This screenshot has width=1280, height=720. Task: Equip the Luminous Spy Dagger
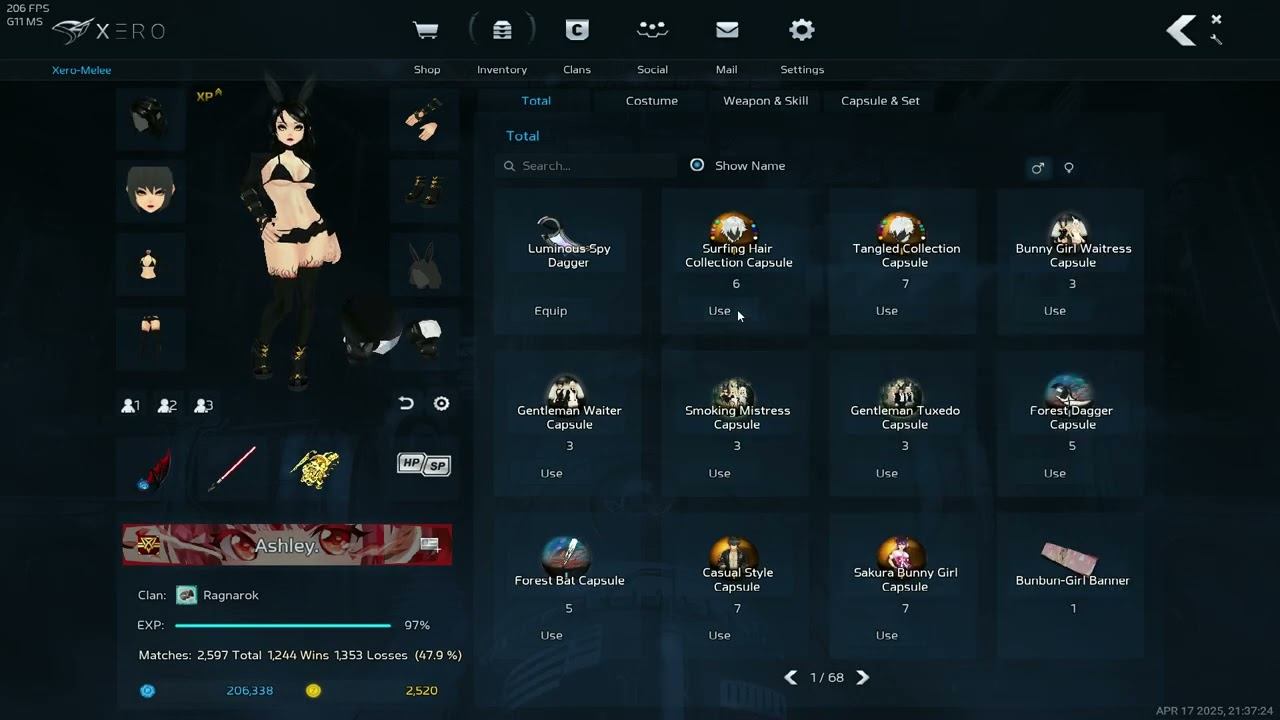coord(551,311)
